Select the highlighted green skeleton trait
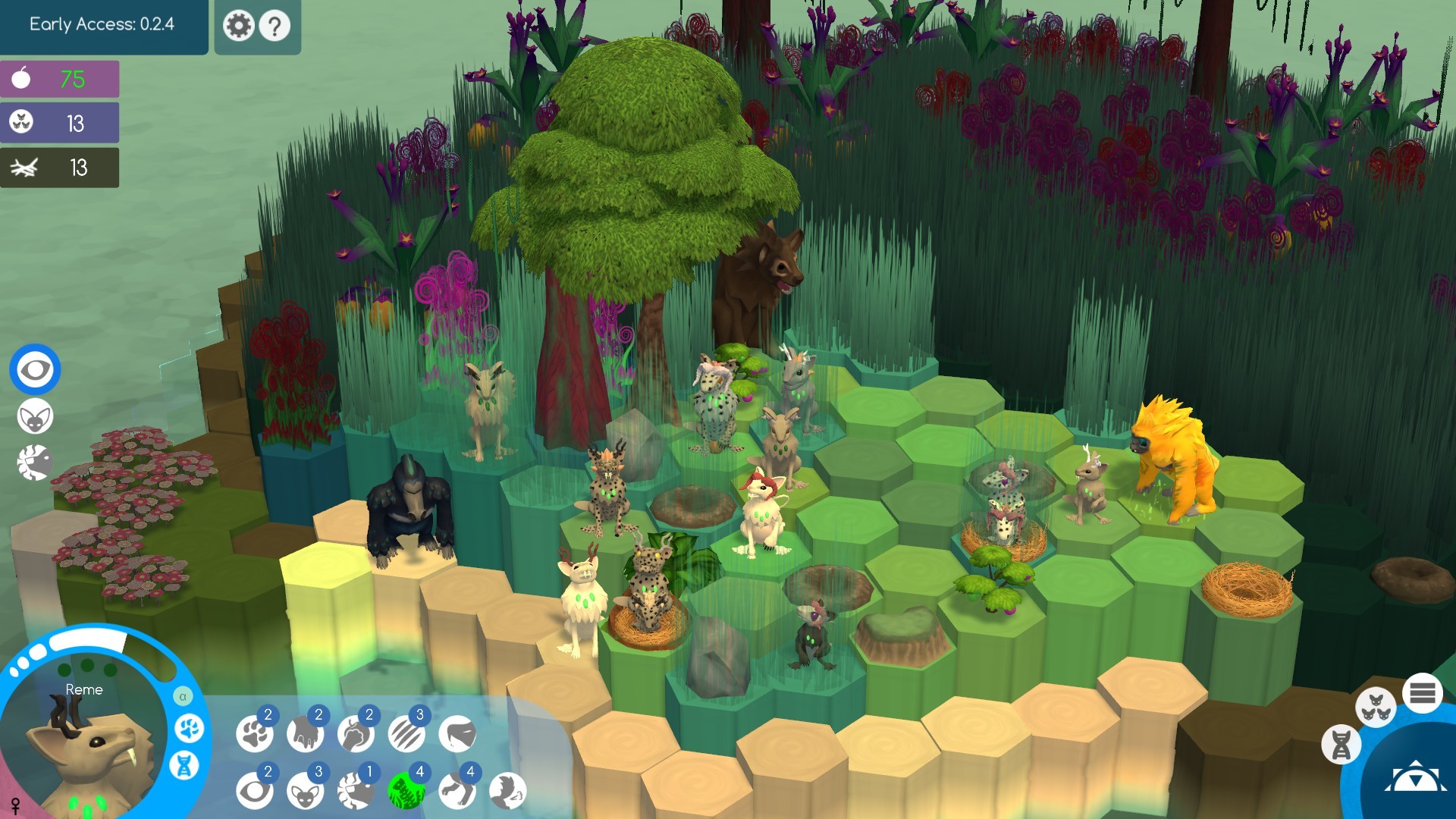Image resolution: width=1456 pixels, height=819 pixels. pos(406,791)
